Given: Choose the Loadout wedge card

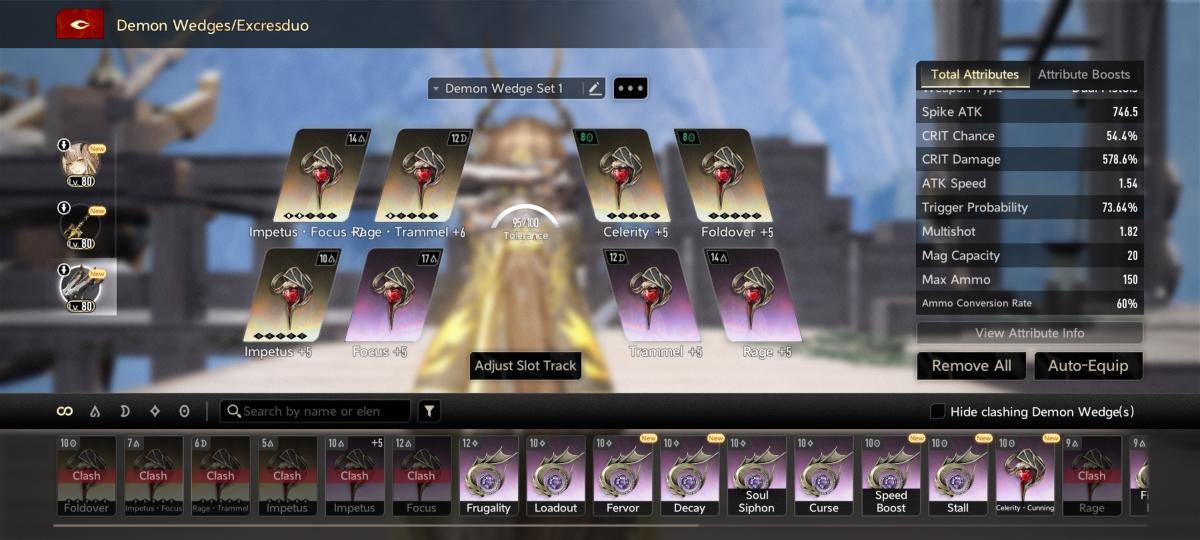Looking at the screenshot, I should point(555,475).
